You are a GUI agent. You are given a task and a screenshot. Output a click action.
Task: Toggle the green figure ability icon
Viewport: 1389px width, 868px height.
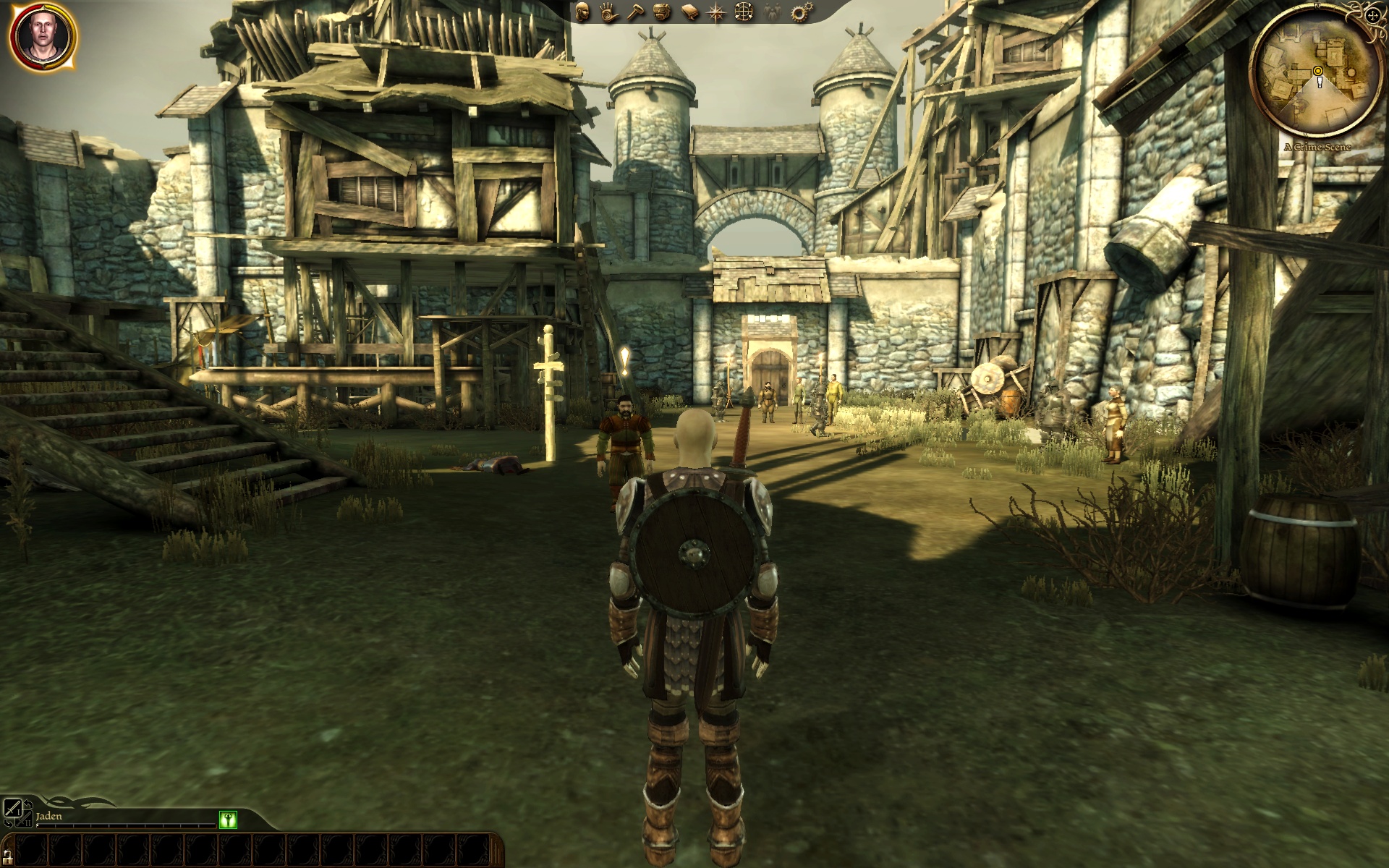(228, 820)
